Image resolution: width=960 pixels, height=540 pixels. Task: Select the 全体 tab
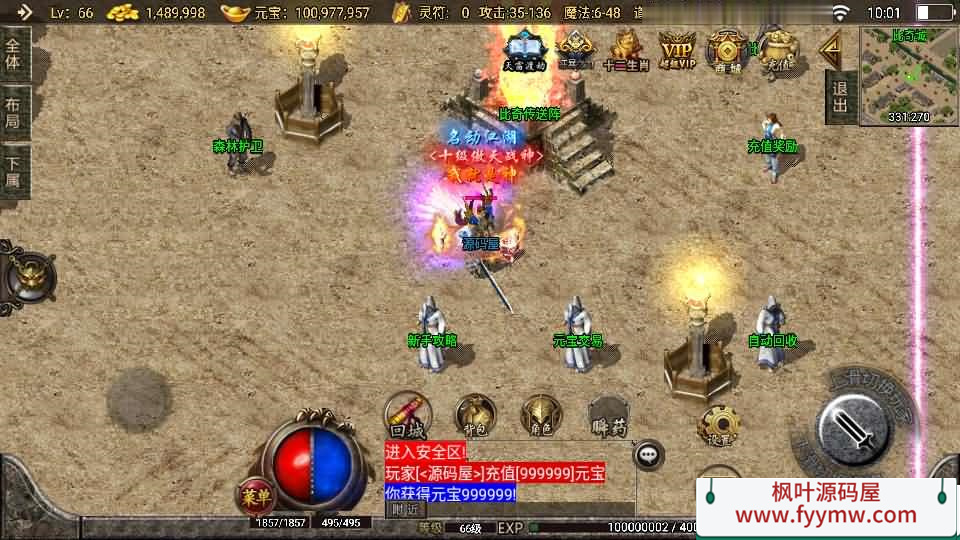tap(14, 53)
